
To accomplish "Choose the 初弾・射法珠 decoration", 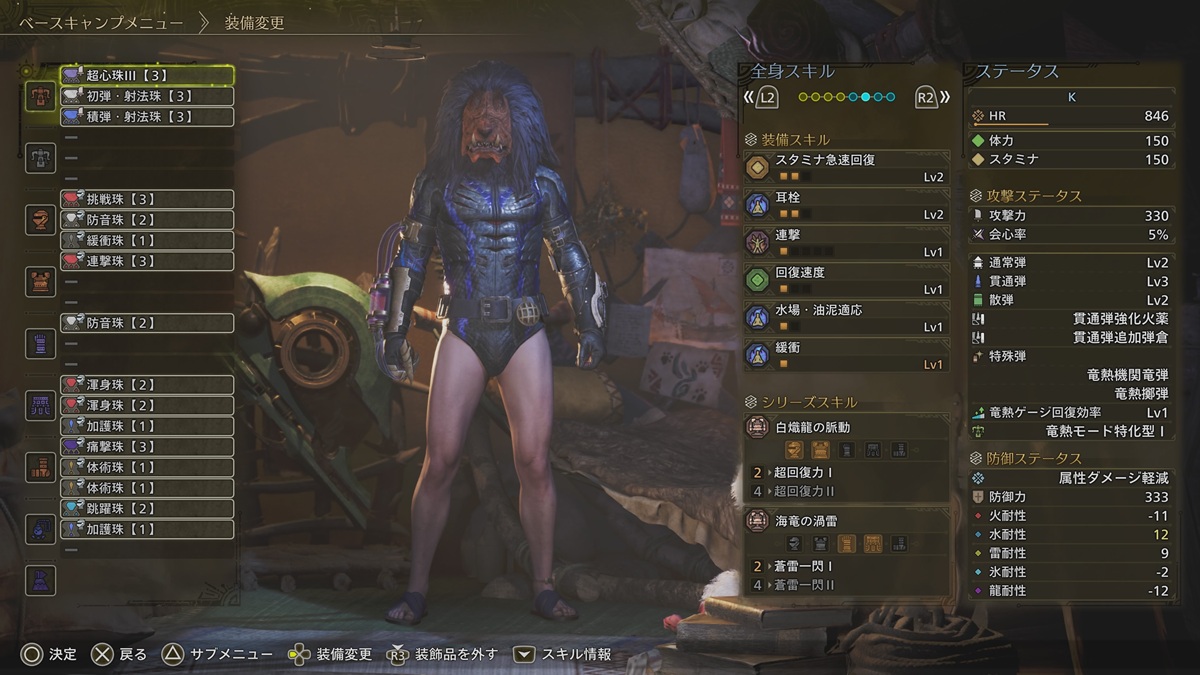I will [147, 97].
